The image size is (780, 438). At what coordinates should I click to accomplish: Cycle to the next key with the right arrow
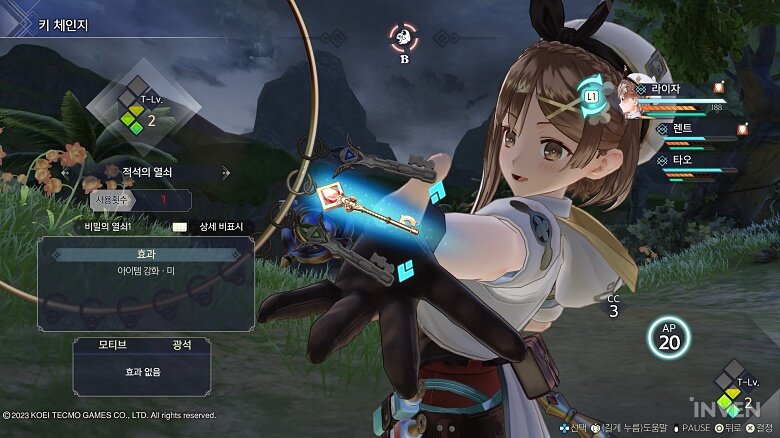click(x=226, y=172)
